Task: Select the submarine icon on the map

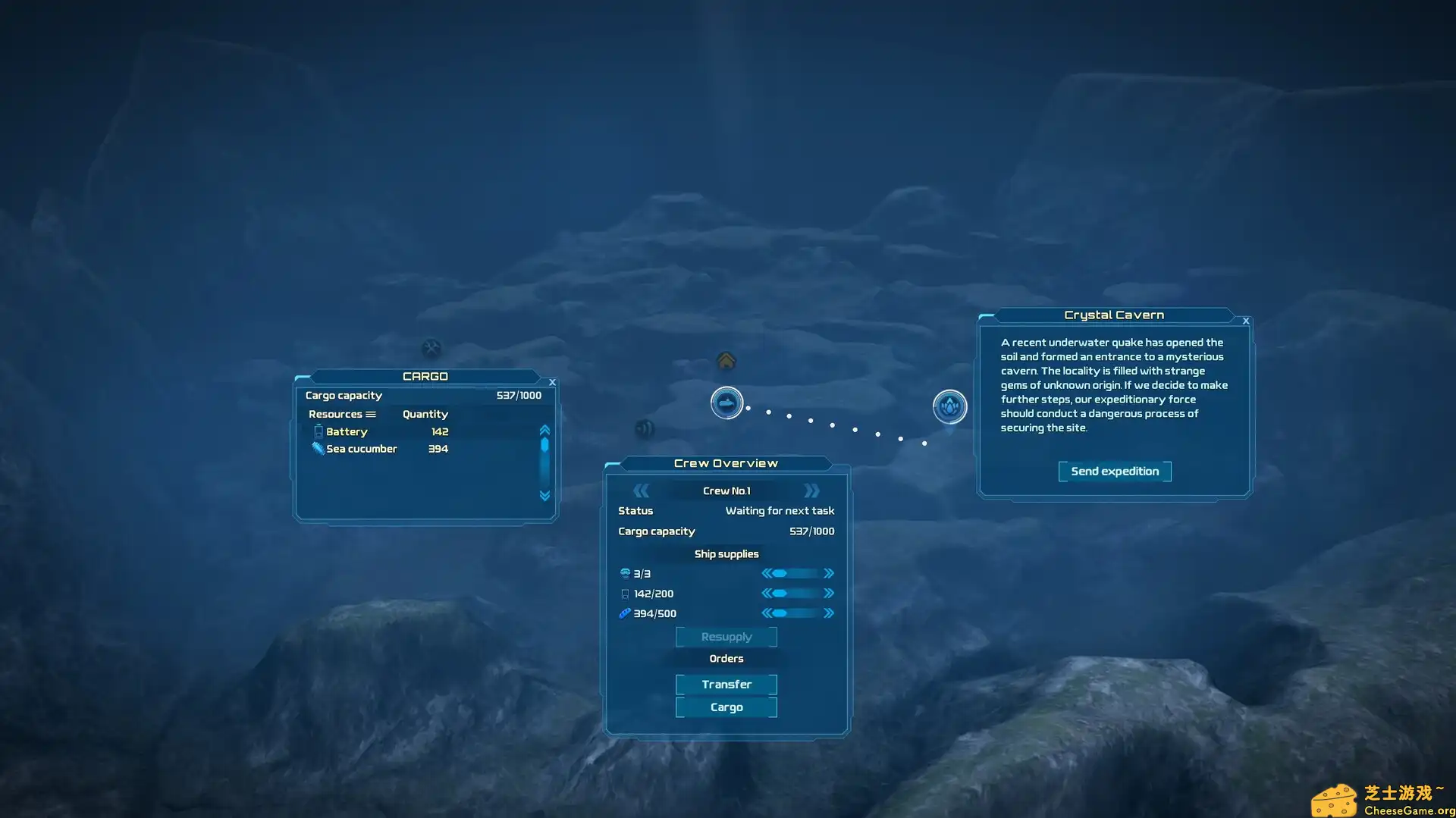Action: [x=727, y=403]
